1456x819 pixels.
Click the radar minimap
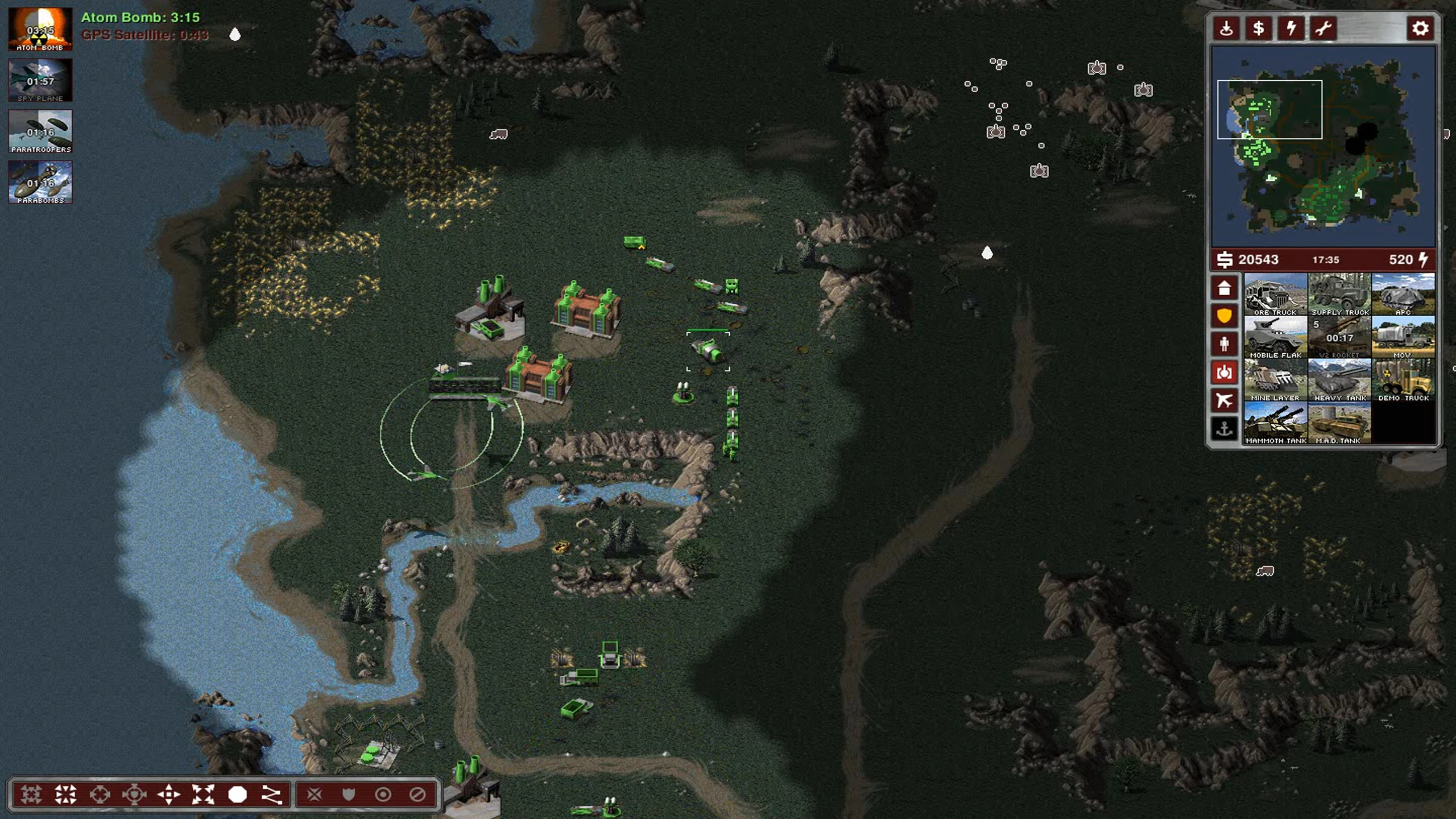1323,148
